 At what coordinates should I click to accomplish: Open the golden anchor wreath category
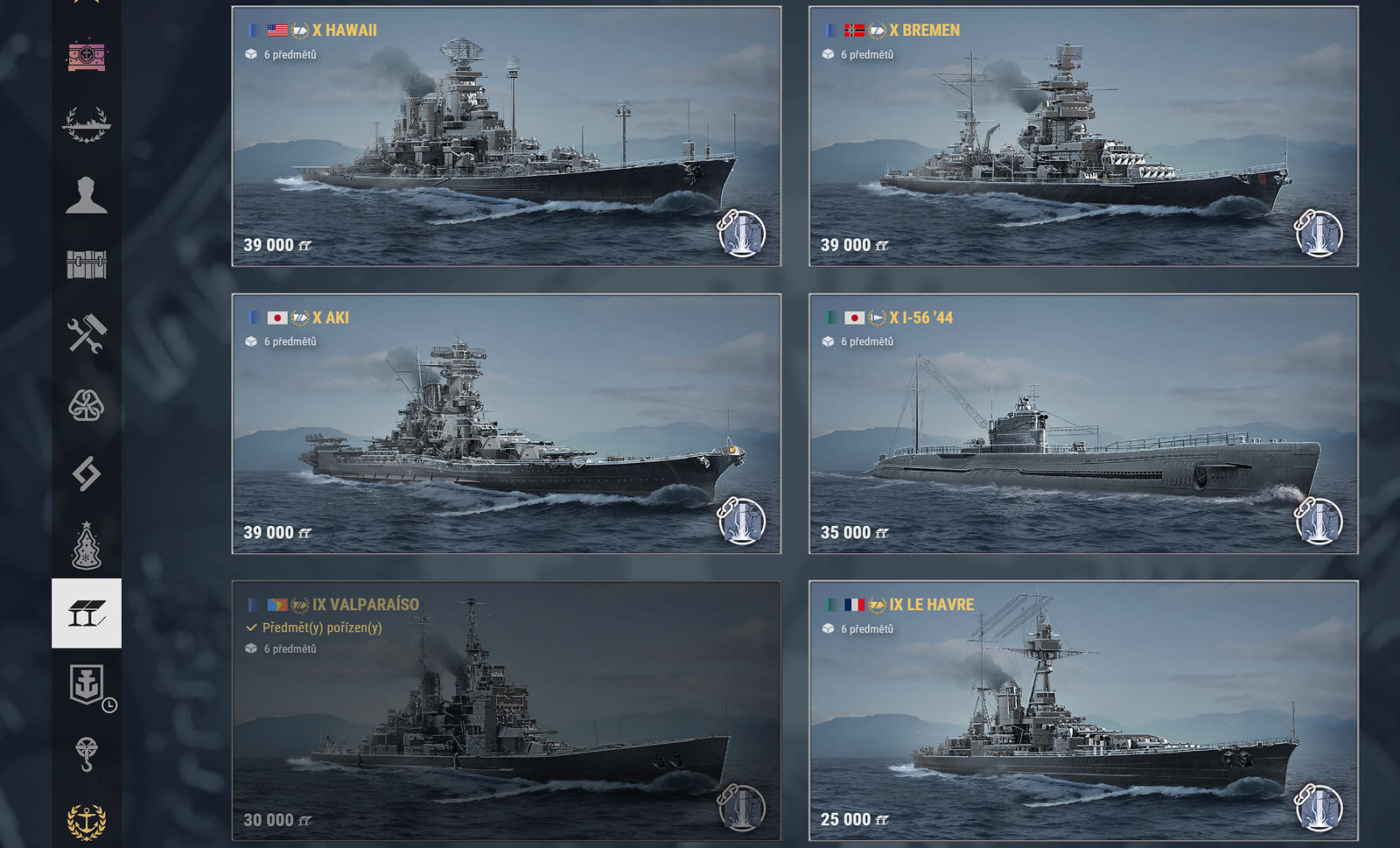point(87,822)
